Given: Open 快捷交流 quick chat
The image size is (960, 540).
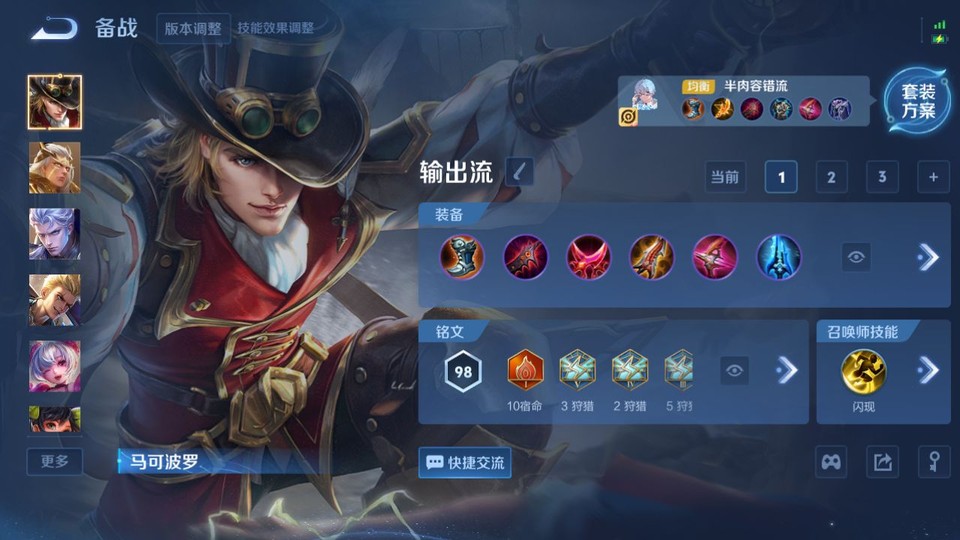Looking at the screenshot, I should [x=465, y=462].
